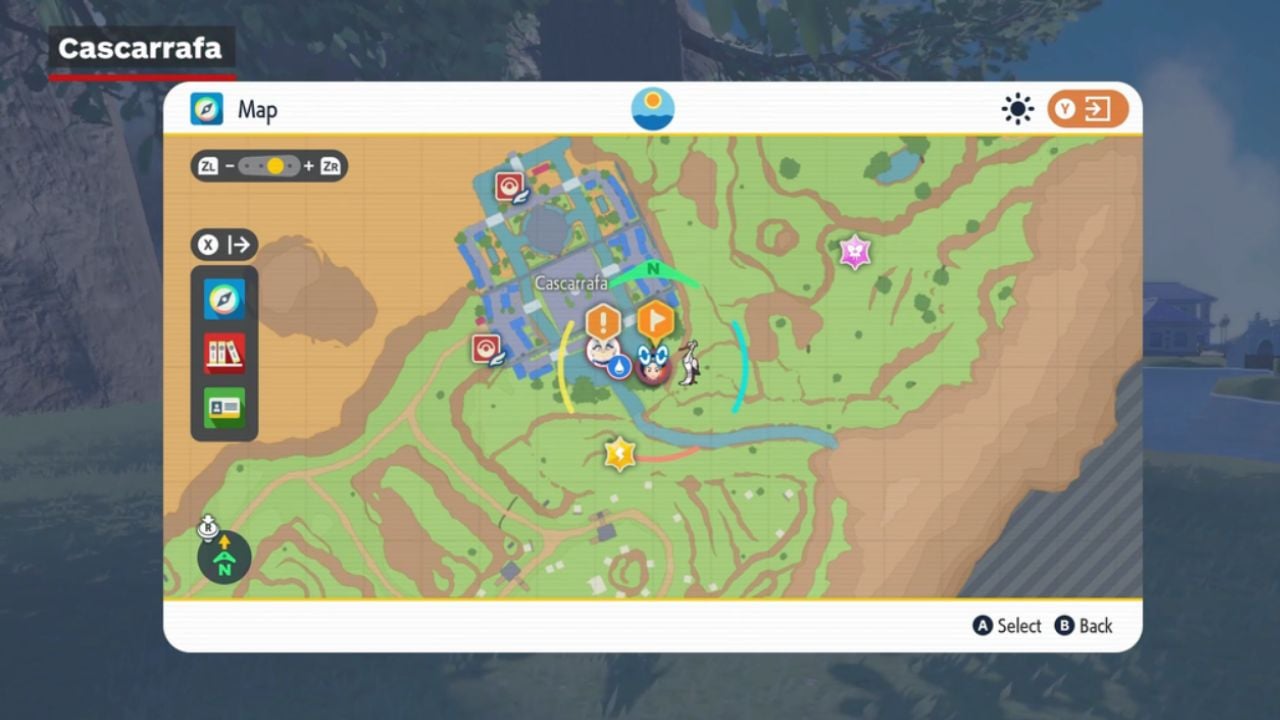Open the Map app compass icon
The width and height of the screenshot is (1280, 720).
pyautogui.click(x=224, y=299)
